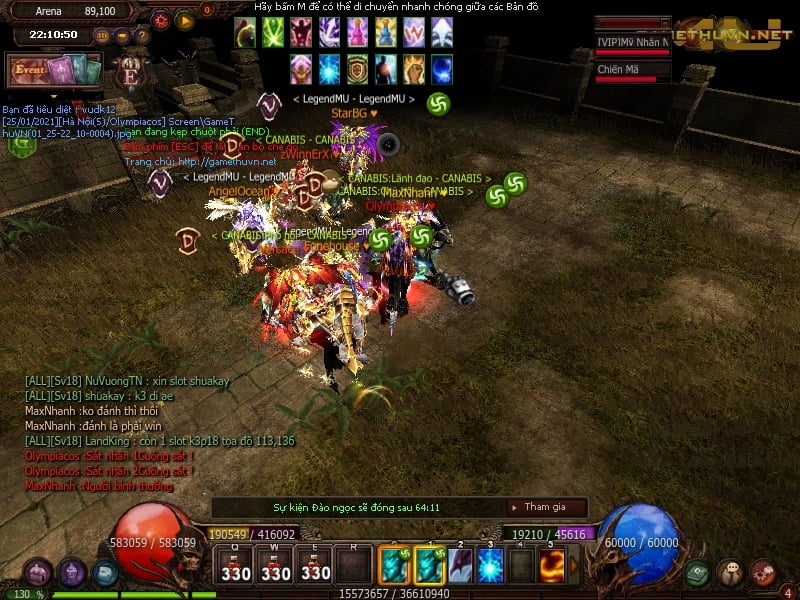The height and width of the screenshot is (600, 800).
Task: Open the Event cards panel
Action: [55, 71]
